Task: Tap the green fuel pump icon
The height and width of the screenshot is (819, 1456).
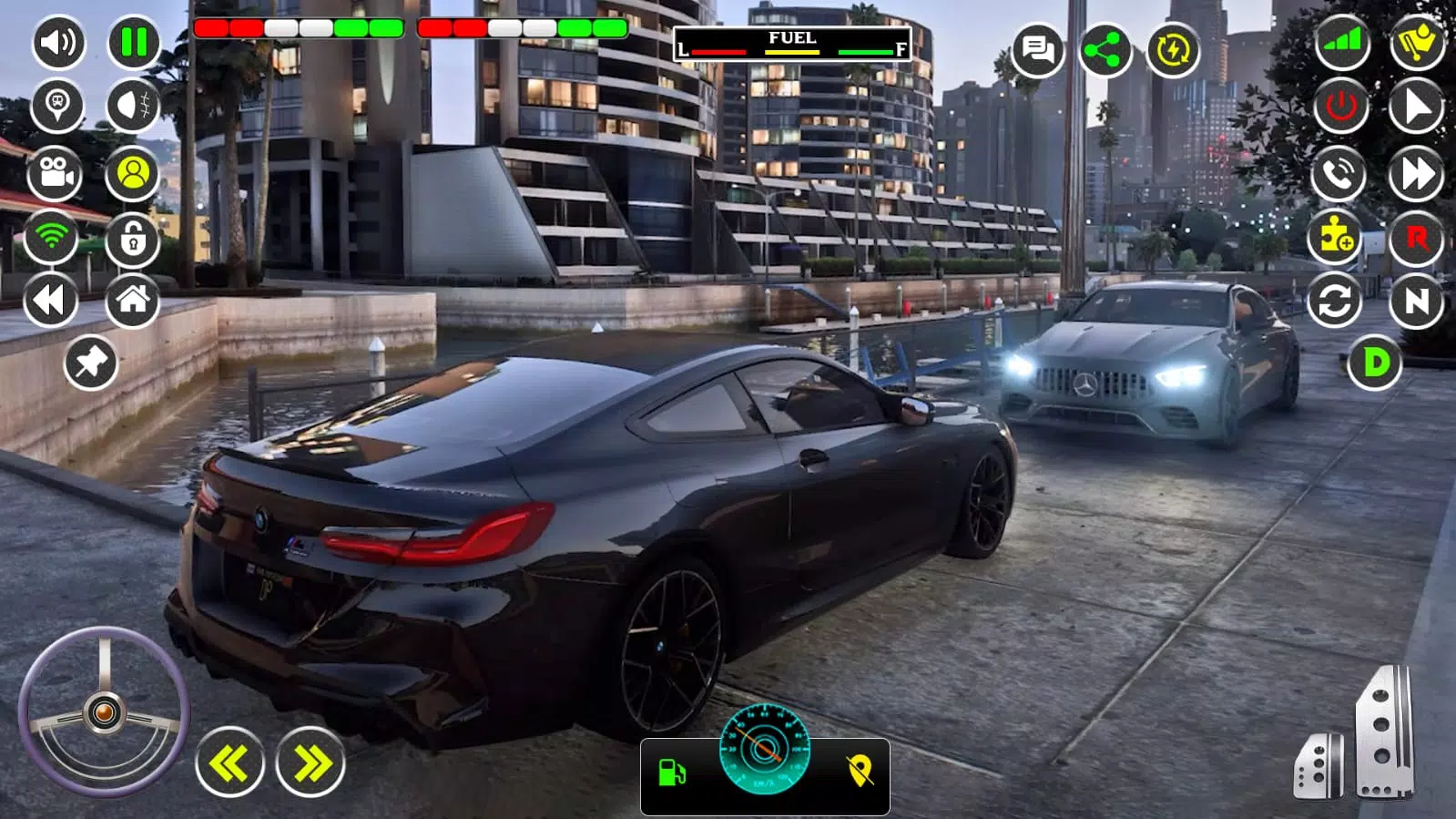Action: tap(672, 773)
